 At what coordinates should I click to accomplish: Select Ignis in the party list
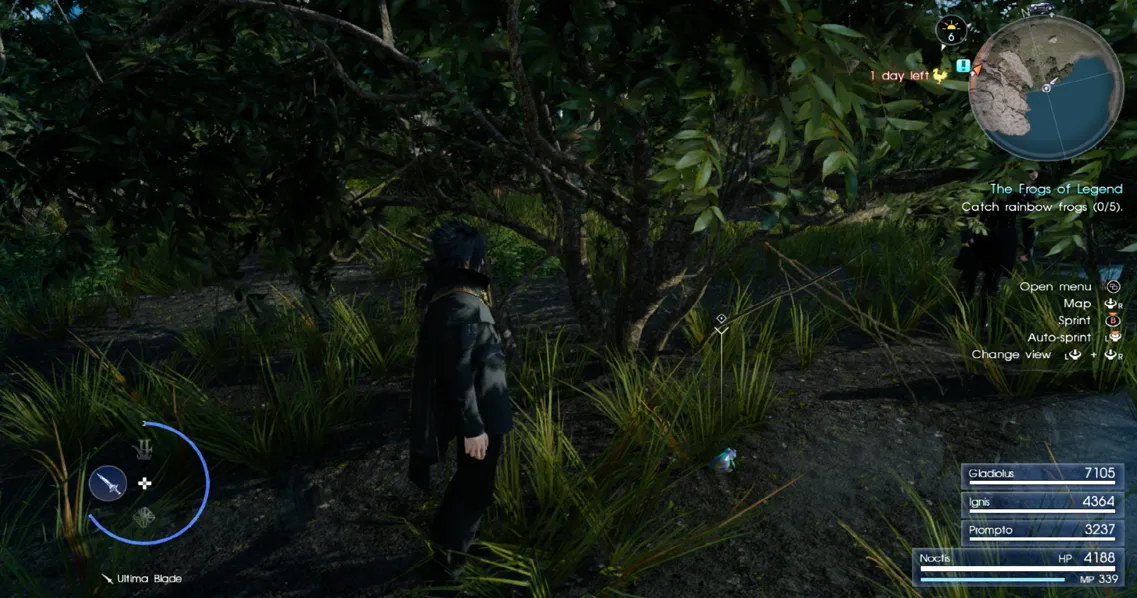pos(1043,502)
